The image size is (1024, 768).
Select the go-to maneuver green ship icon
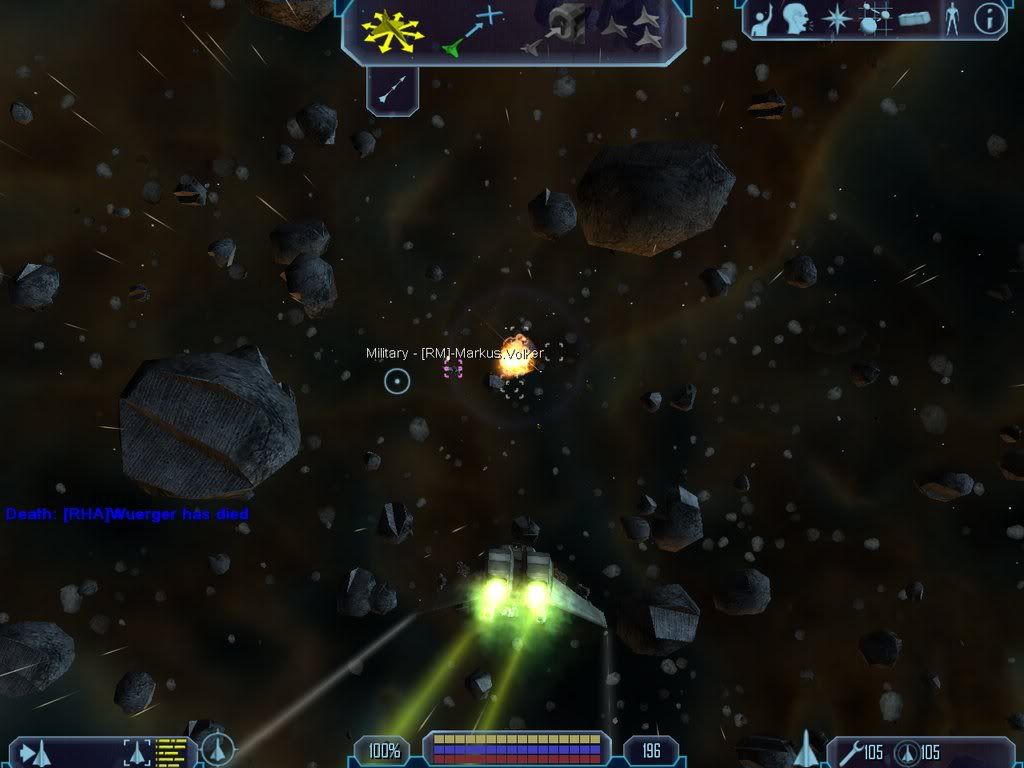pyautogui.click(x=470, y=31)
